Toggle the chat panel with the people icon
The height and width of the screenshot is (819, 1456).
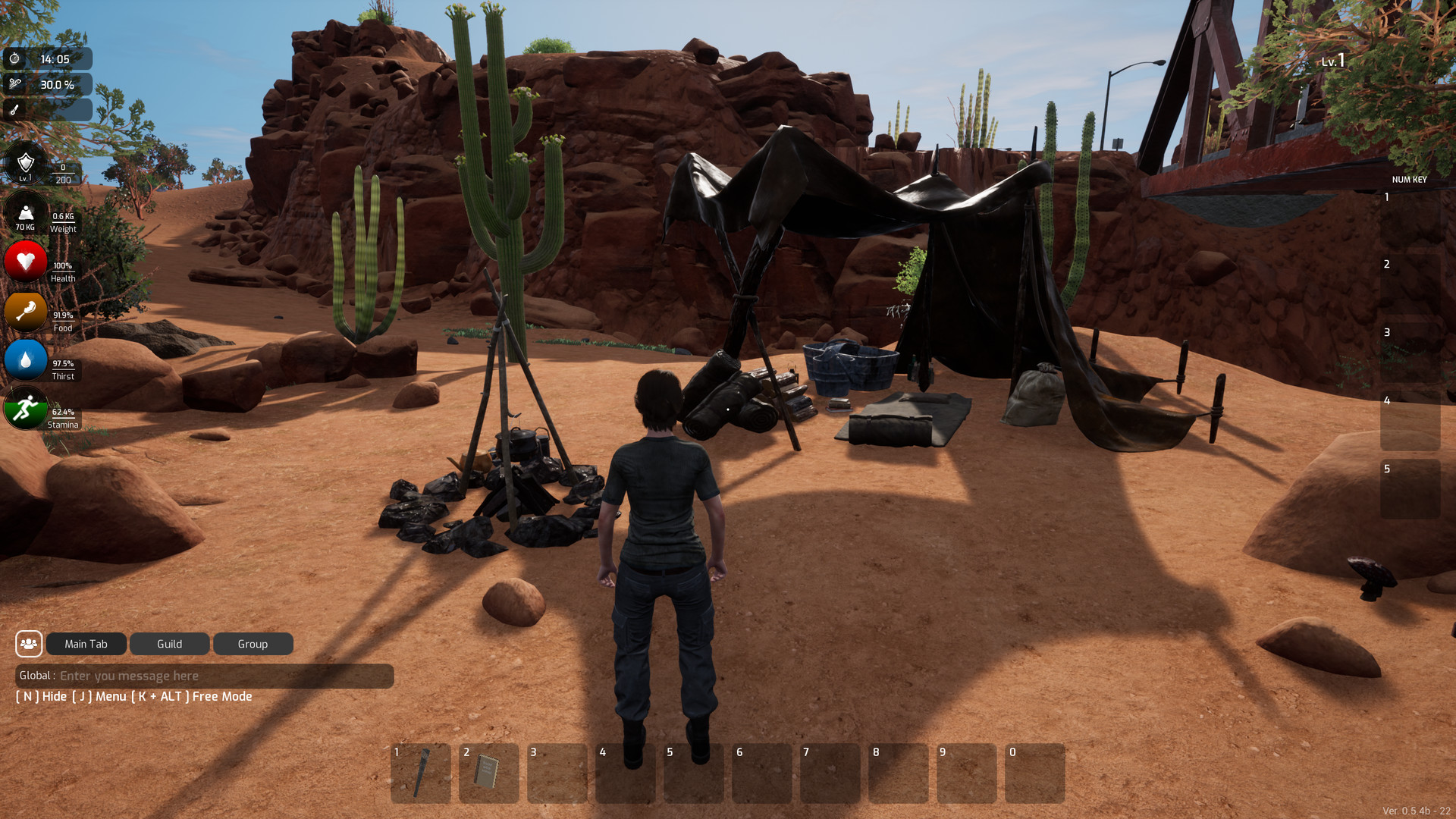[x=29, y=643]
